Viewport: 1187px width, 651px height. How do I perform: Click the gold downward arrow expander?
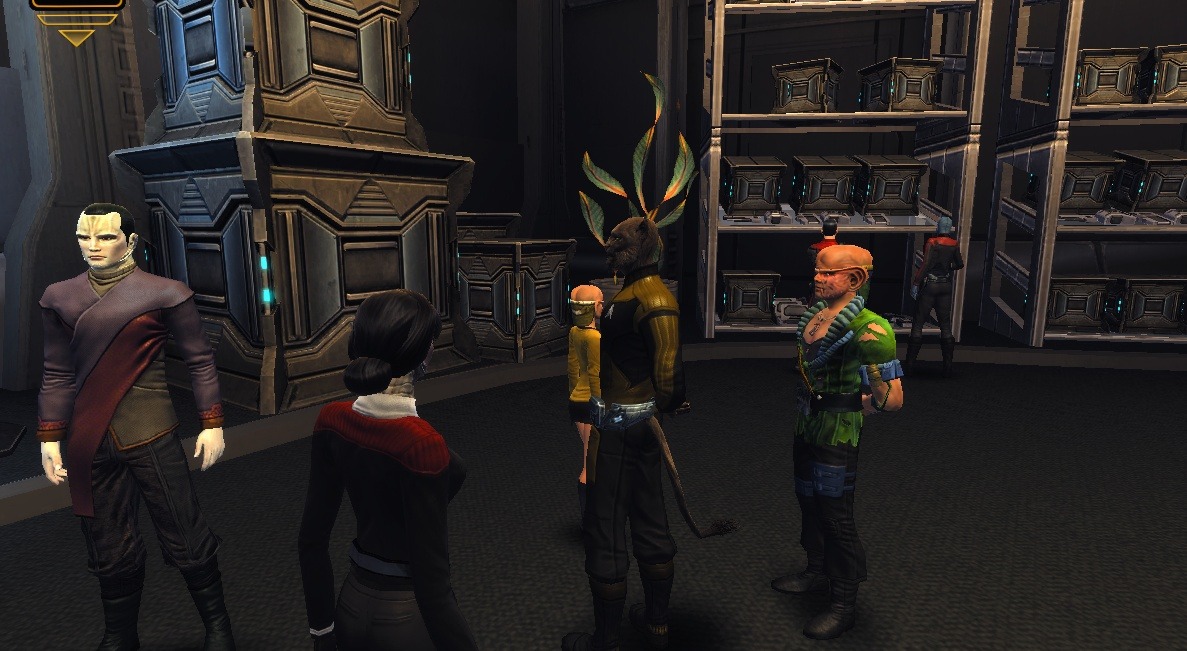(76, 36)
